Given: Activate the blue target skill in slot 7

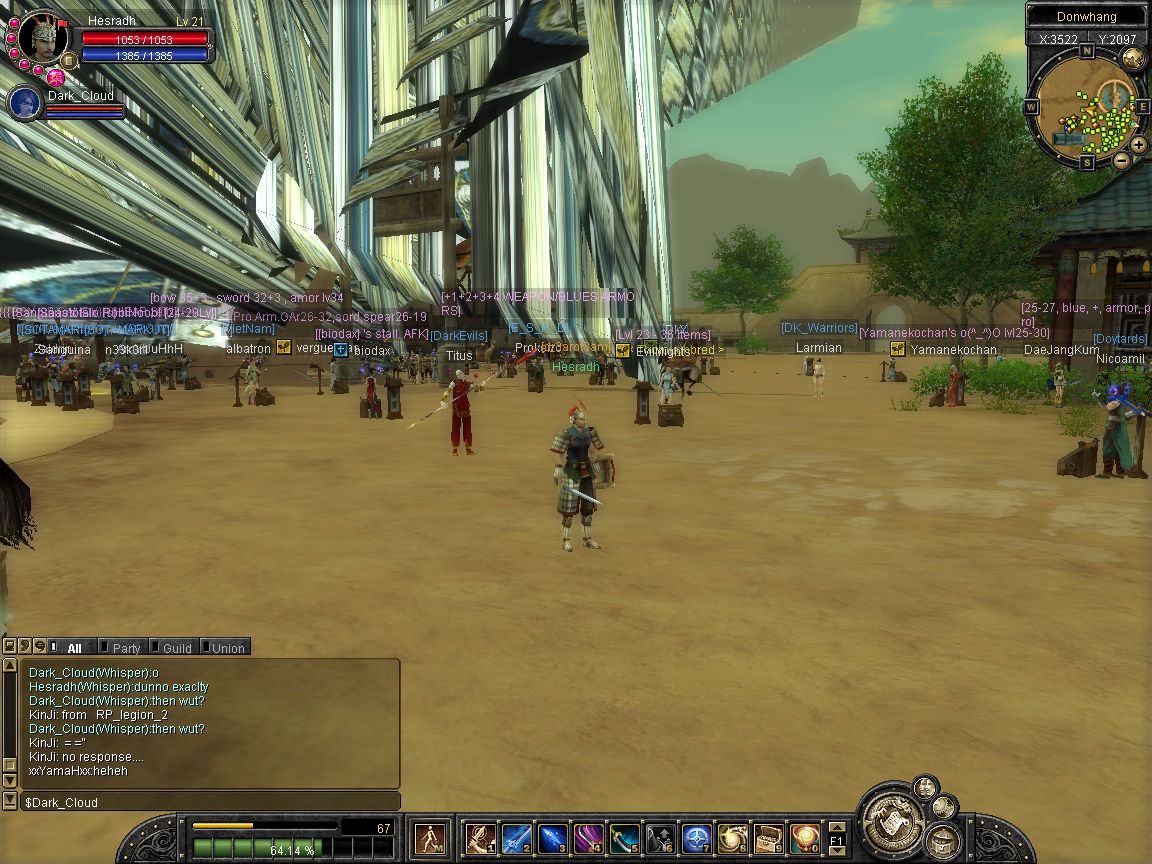Looking at the screenshot, I should (696, 838).
